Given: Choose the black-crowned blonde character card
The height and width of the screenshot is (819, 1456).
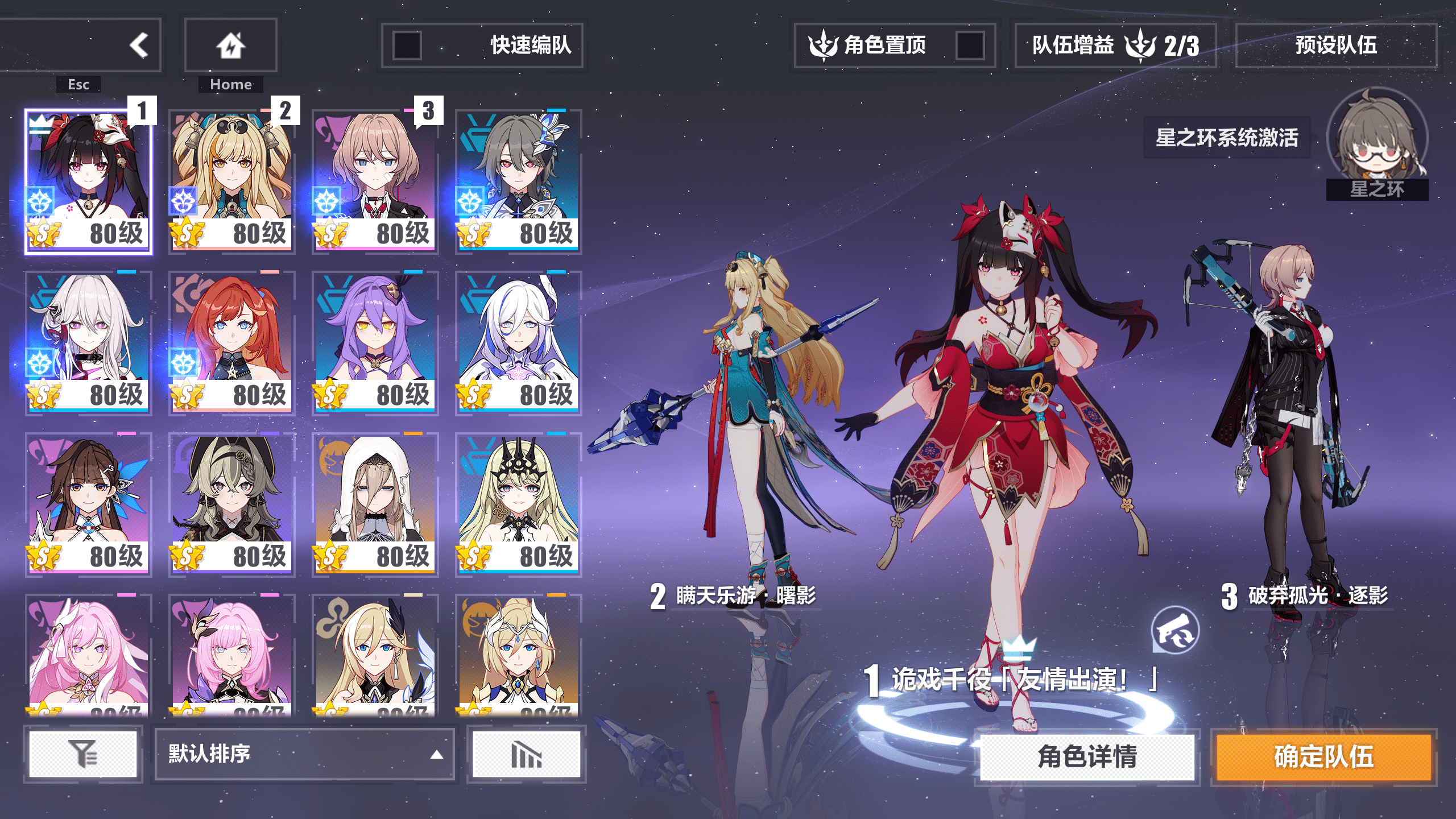Looking at the screenshot, I should (519, 504).
